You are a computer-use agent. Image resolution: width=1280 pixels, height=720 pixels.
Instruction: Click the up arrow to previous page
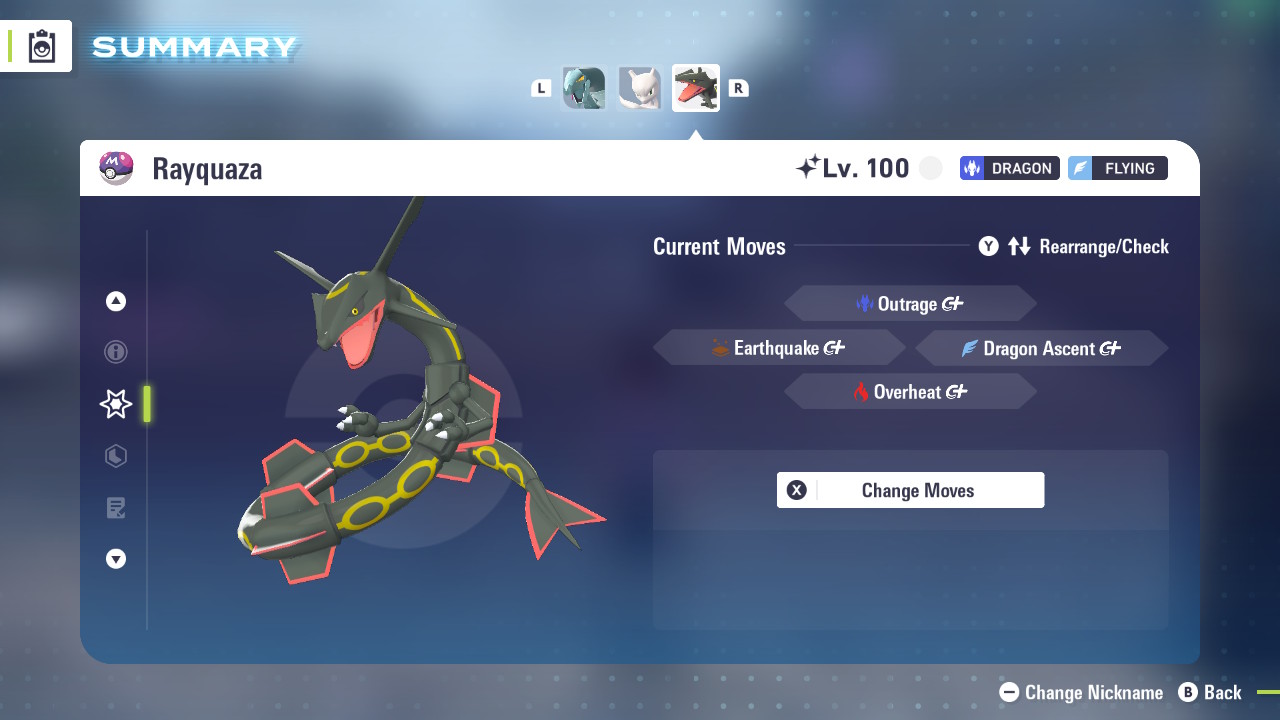[x=115, y=300]
